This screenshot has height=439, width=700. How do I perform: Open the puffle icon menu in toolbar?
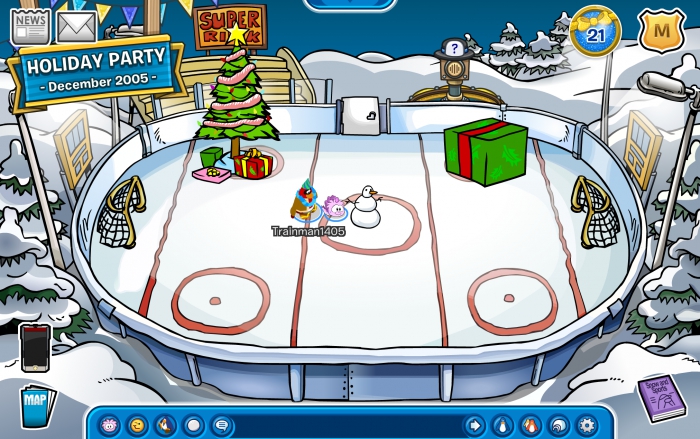109,425
